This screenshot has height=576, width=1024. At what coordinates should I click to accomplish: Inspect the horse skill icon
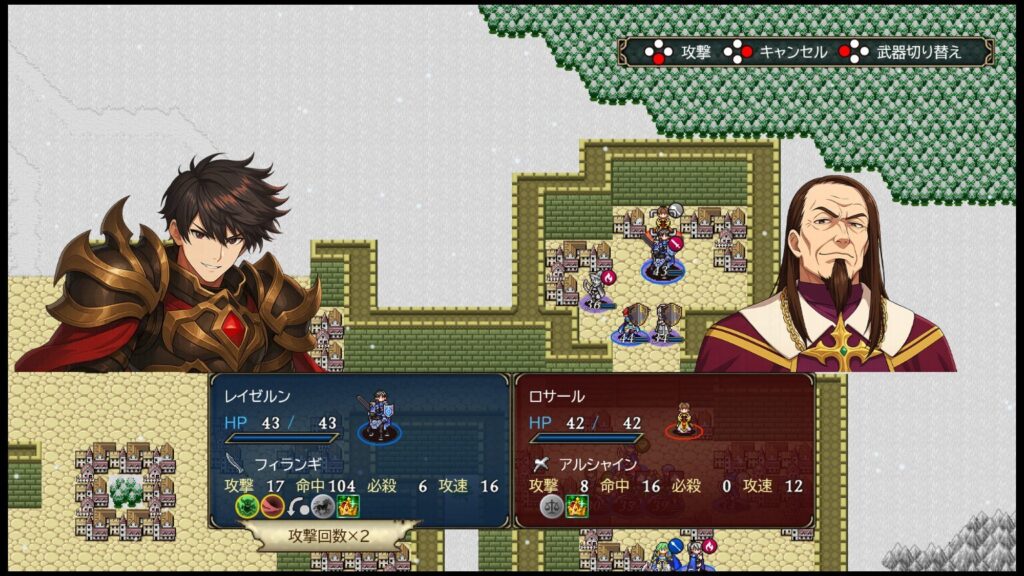pyautogui.click(x=322, y=506)
